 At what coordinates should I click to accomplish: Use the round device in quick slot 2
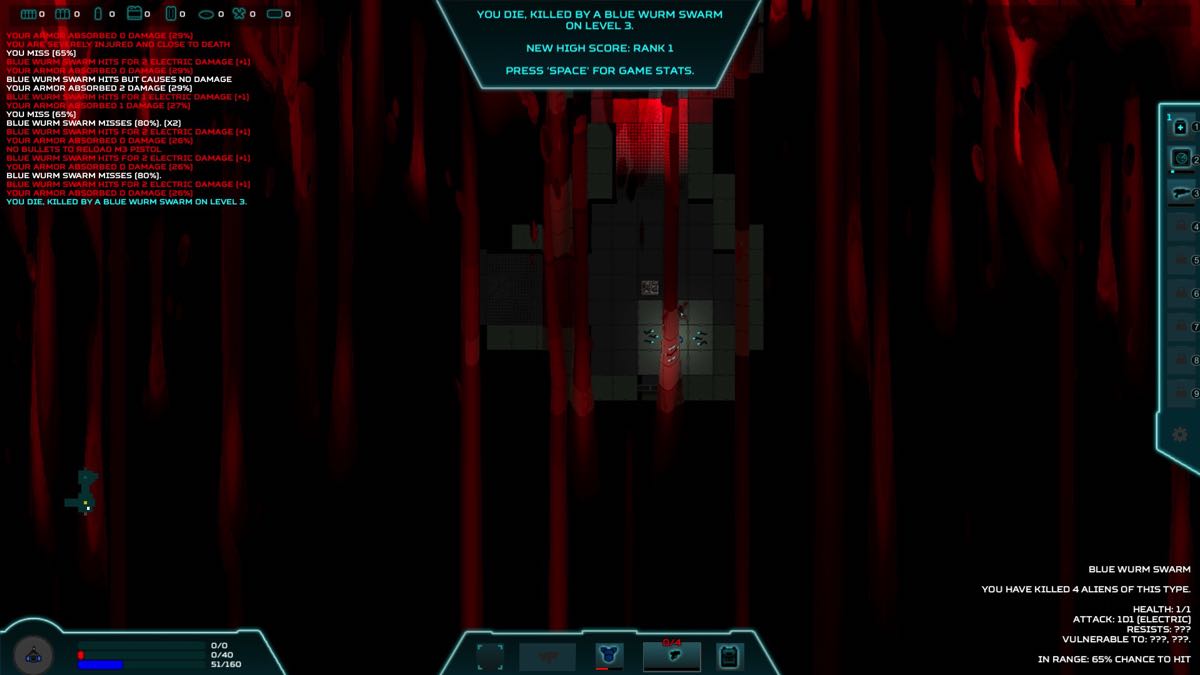(x=1180, y=158)
